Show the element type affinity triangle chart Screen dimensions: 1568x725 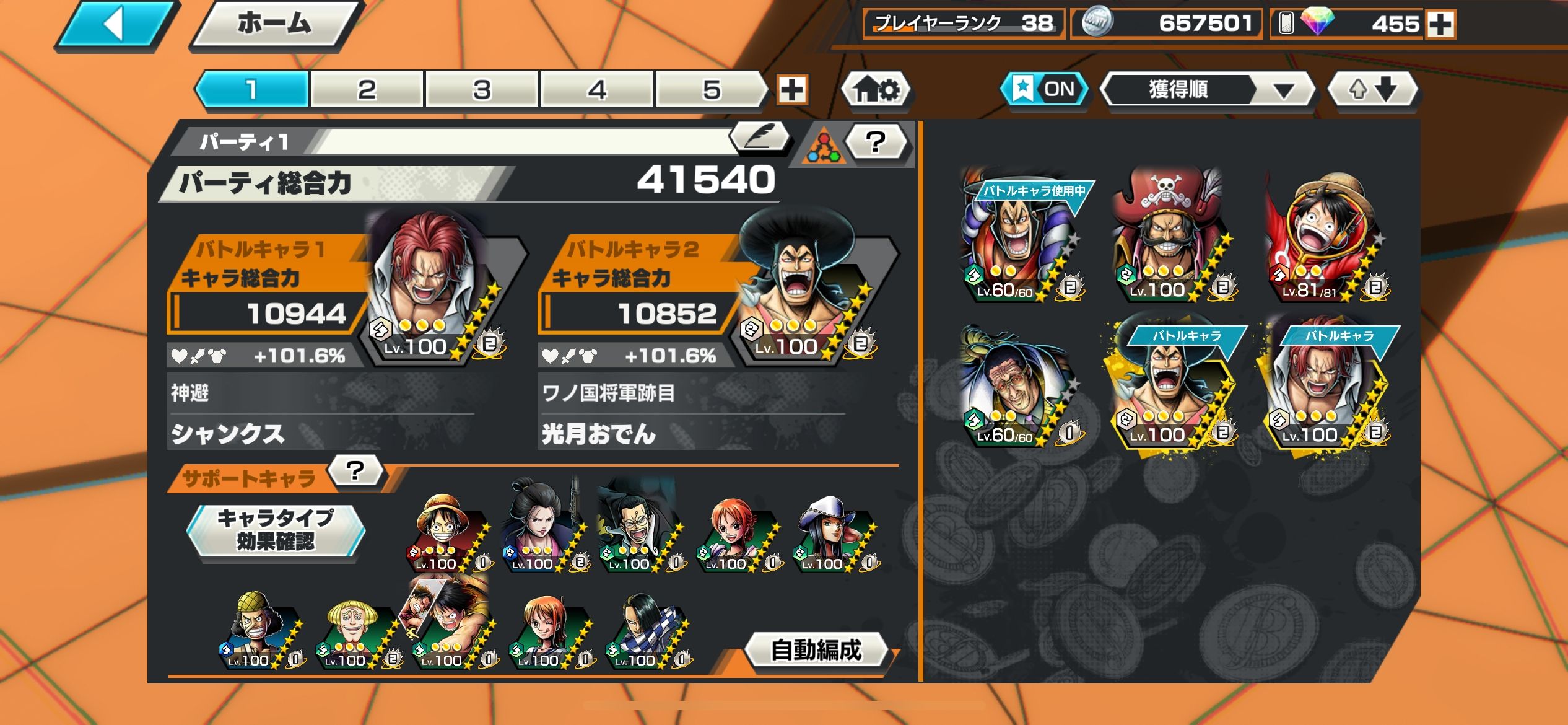(x=823, y=146)
